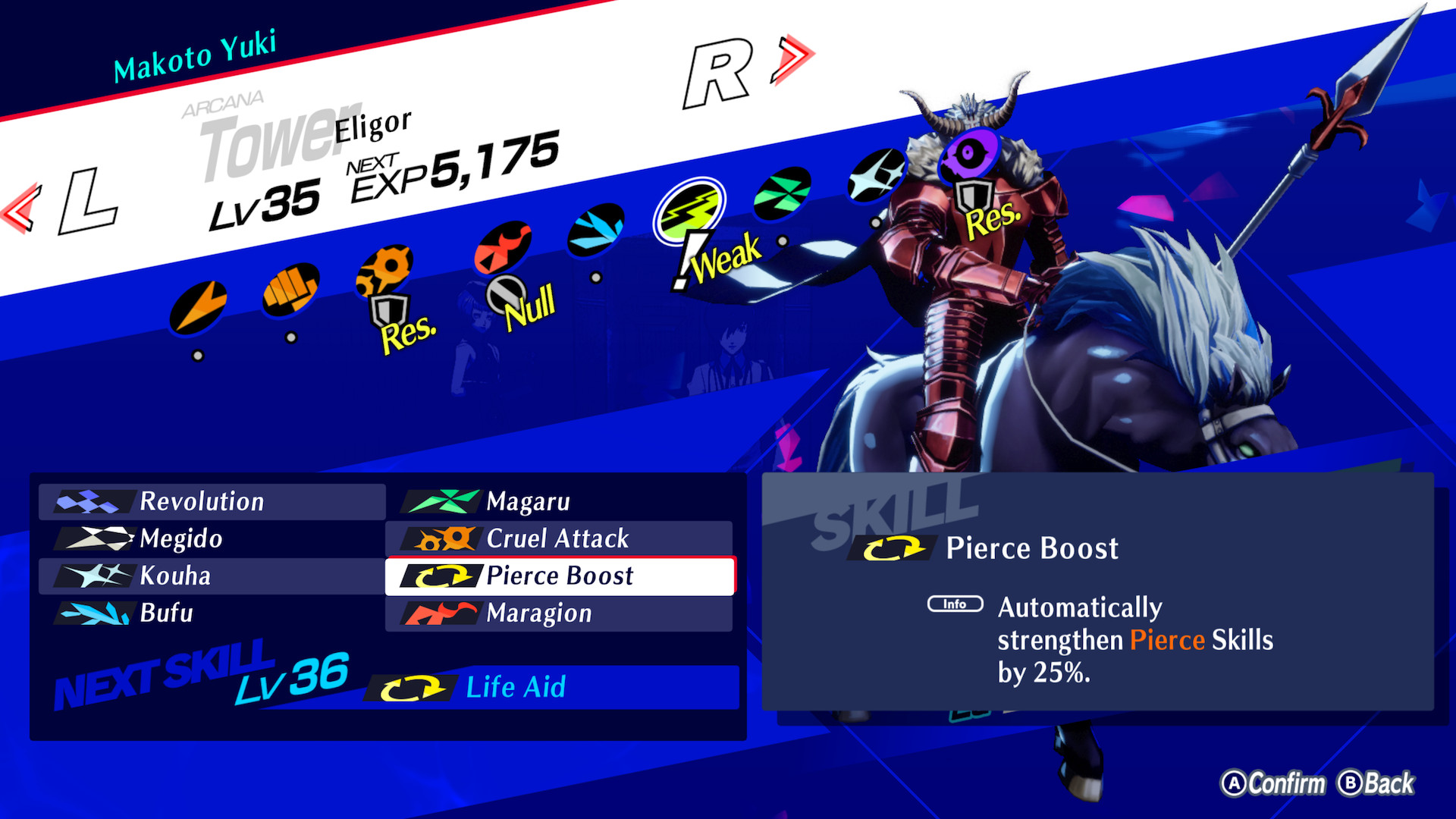Screen dimensions: 1456x819
Task: Select the Cruel Attack skill icon
Action: pyautogui.click(x=440, y=539)
